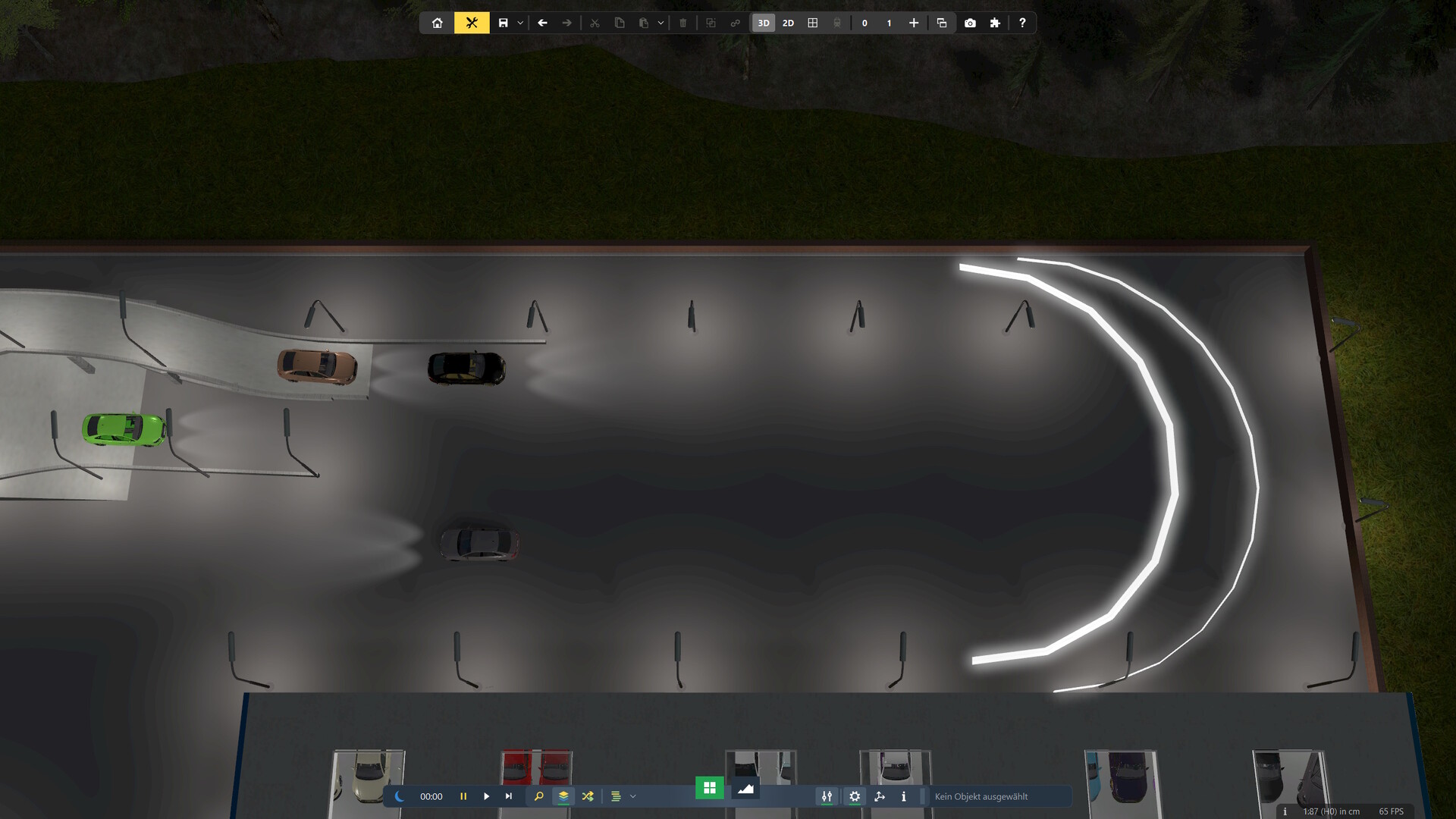Open the magnifier search tool
The image size is (1456, 819).
click(539, 796)
